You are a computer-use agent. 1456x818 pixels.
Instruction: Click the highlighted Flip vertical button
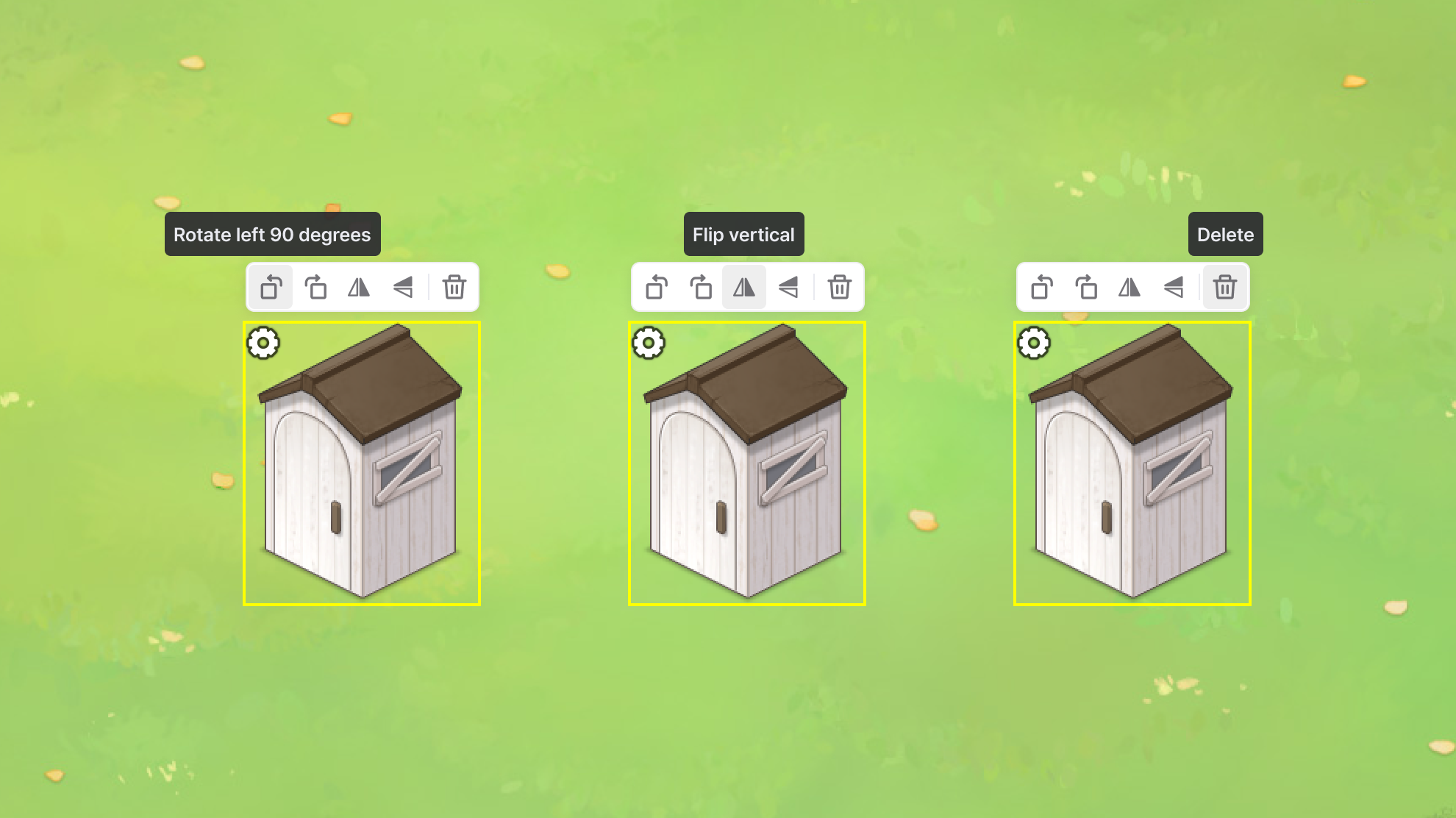tap(744, 287)
